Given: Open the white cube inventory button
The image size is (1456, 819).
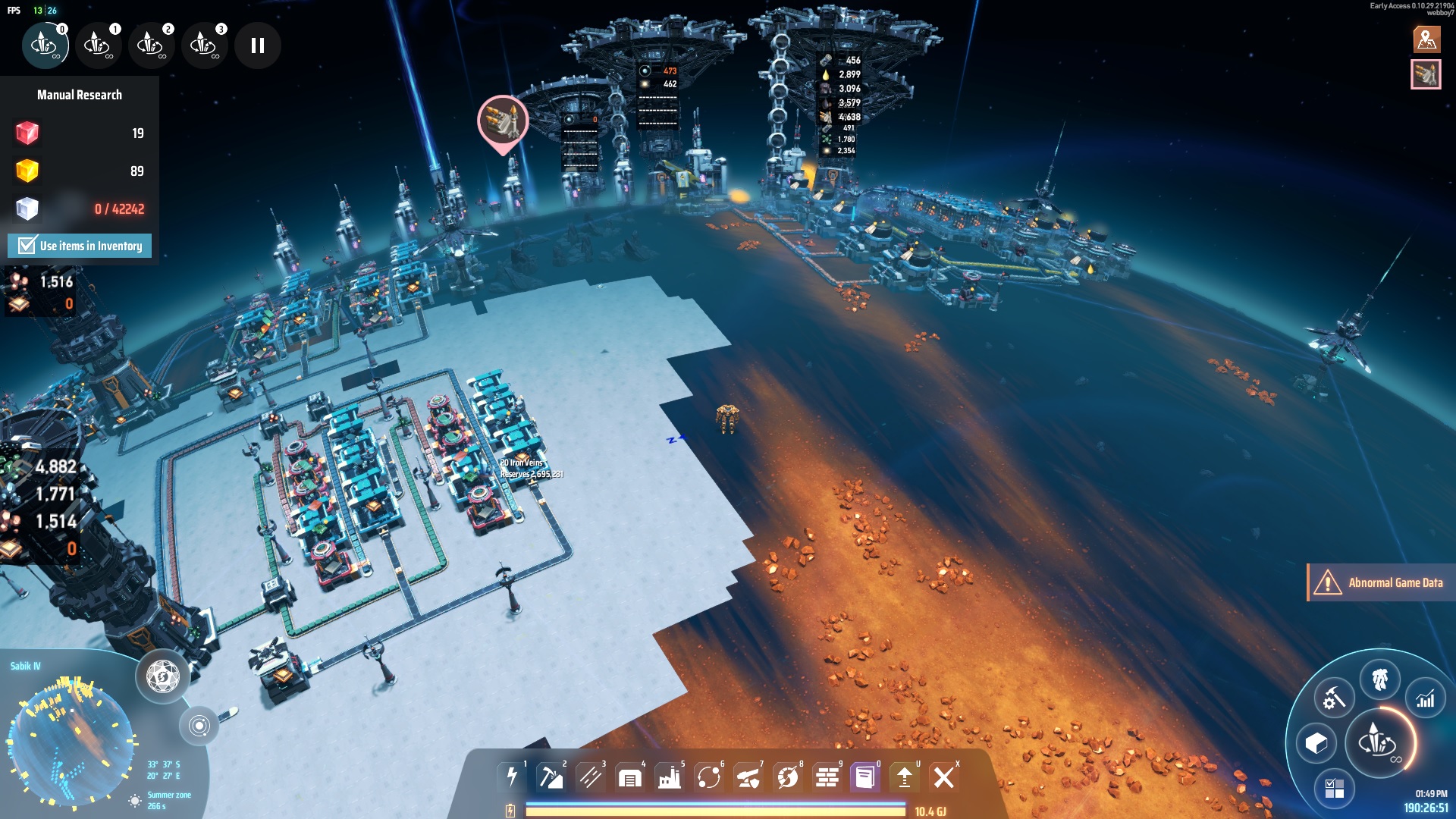Looking at the screenshot, I should 1316,743.
